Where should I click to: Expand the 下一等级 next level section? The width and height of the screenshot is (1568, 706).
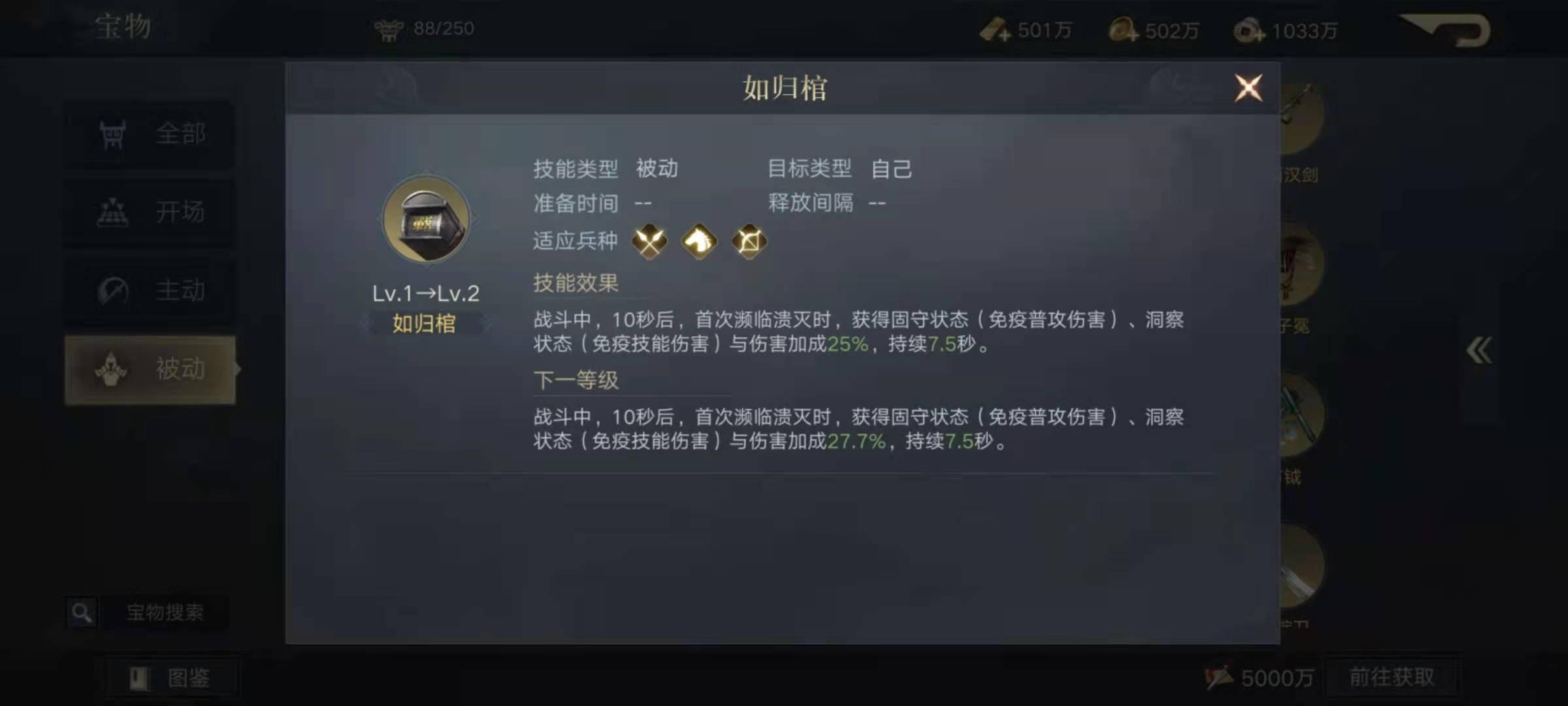pyautogui.click(x=575, y=381)
